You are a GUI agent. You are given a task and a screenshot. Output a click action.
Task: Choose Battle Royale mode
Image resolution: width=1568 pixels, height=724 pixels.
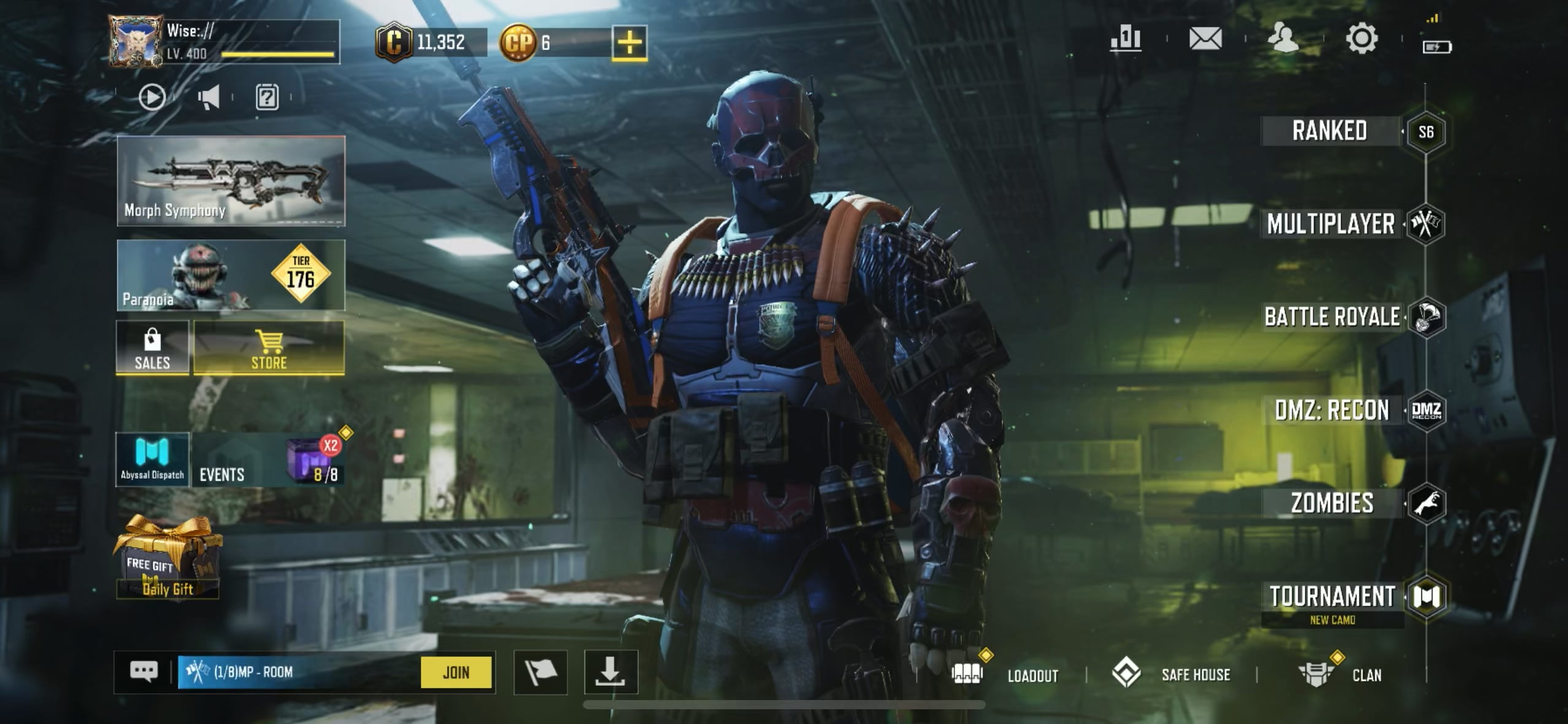(1332, 317)
